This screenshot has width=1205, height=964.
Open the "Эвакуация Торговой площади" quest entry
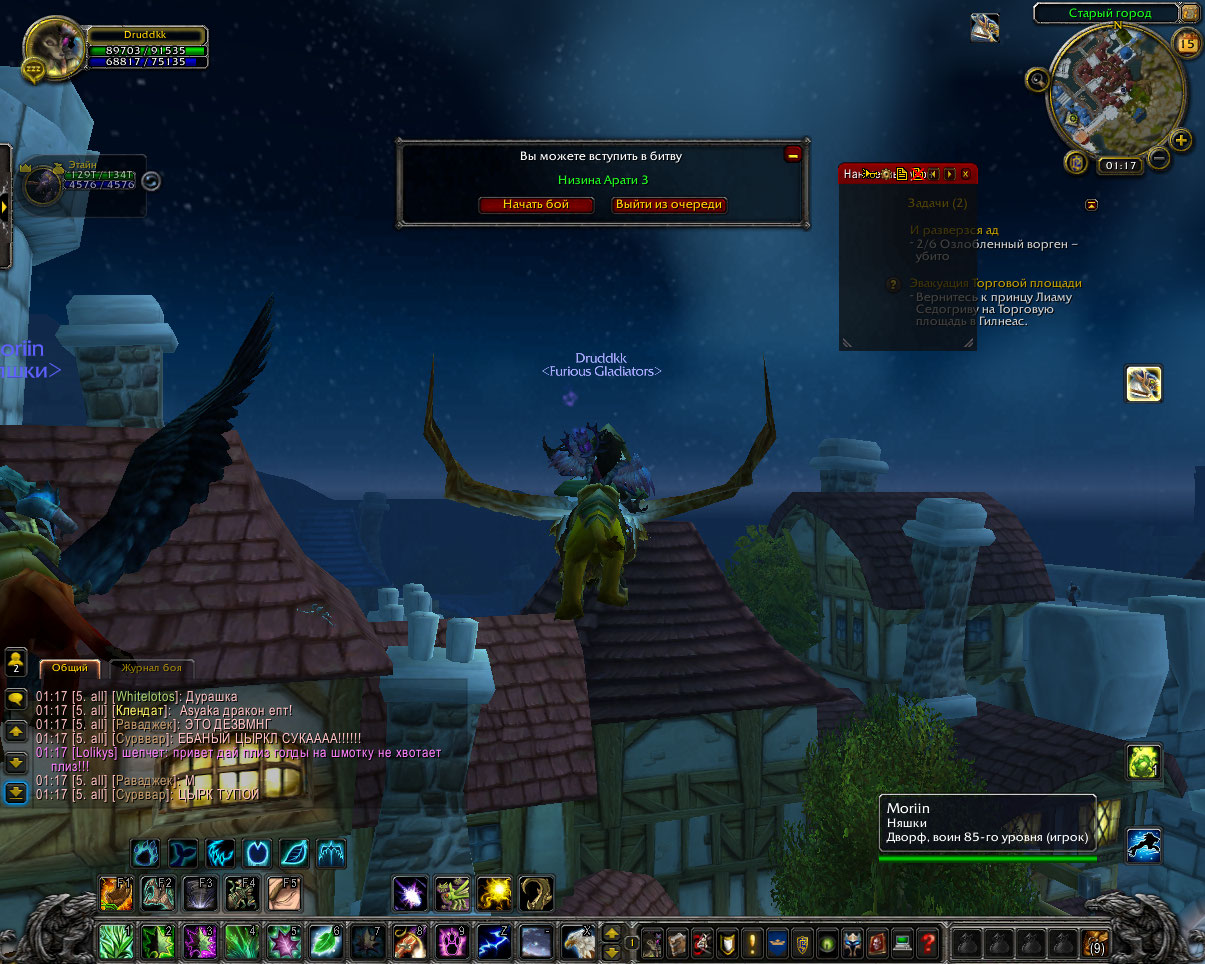(x=995, y=283)
